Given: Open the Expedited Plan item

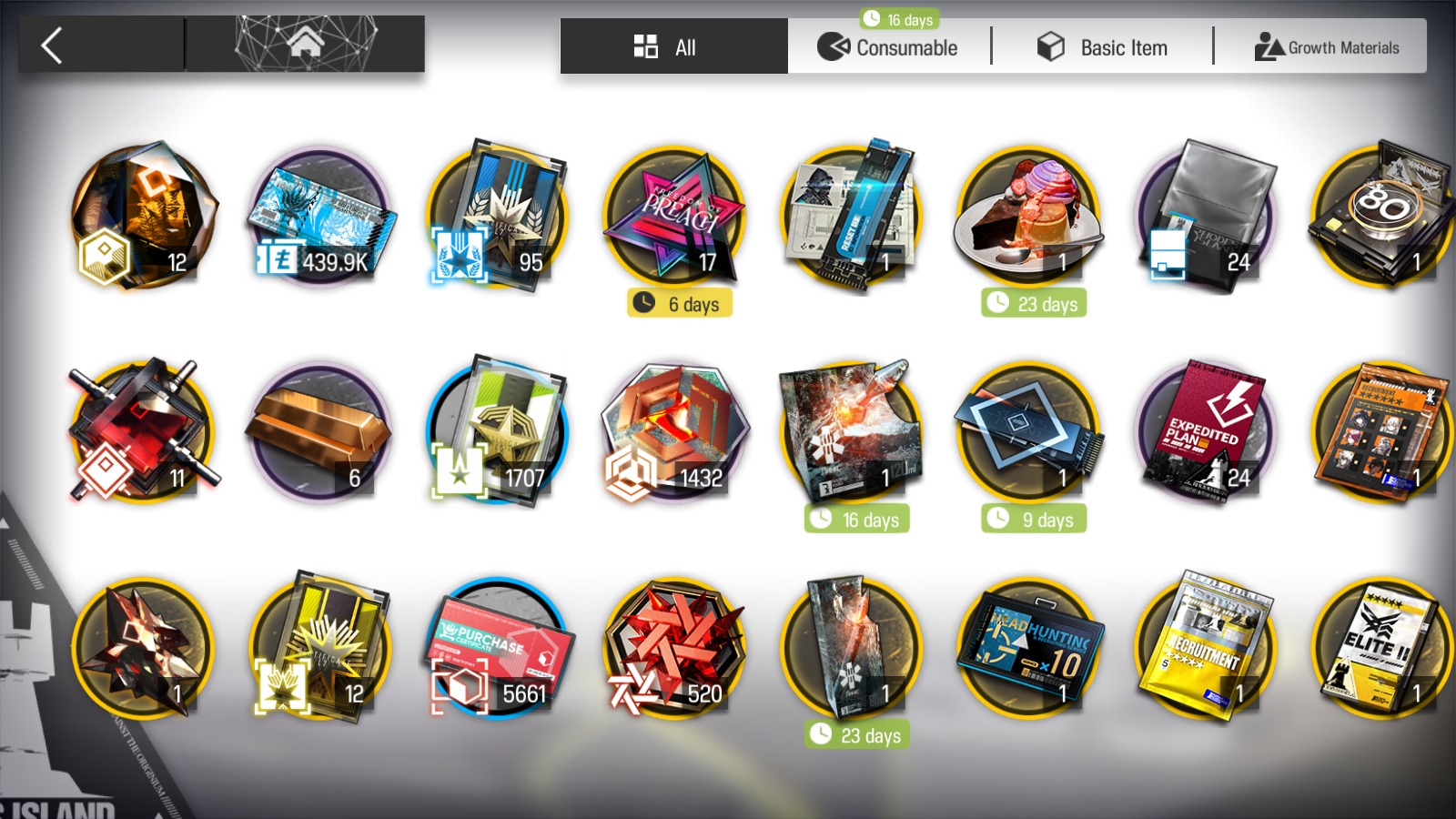Looking at the screenshot, I should [1206, 430].
